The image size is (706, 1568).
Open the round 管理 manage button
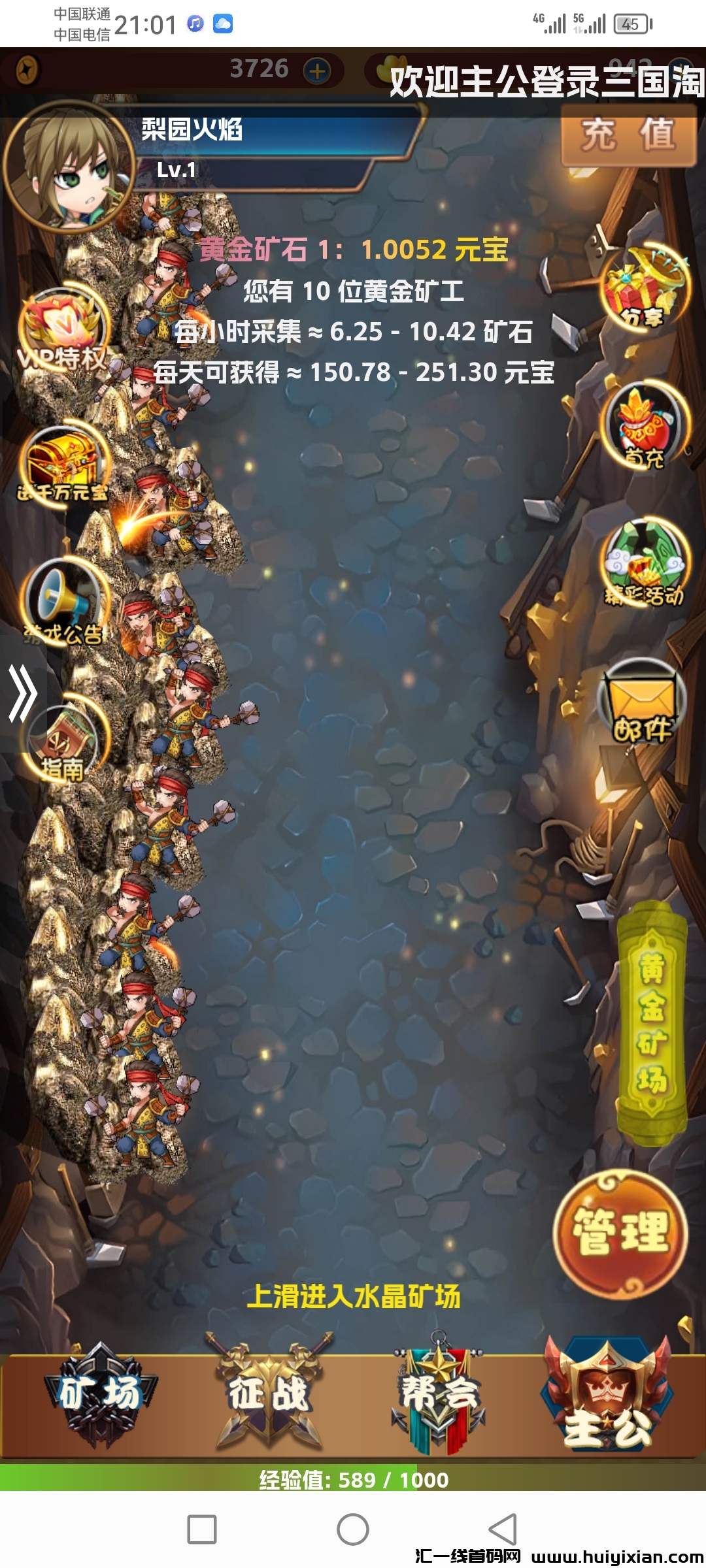620,1232
